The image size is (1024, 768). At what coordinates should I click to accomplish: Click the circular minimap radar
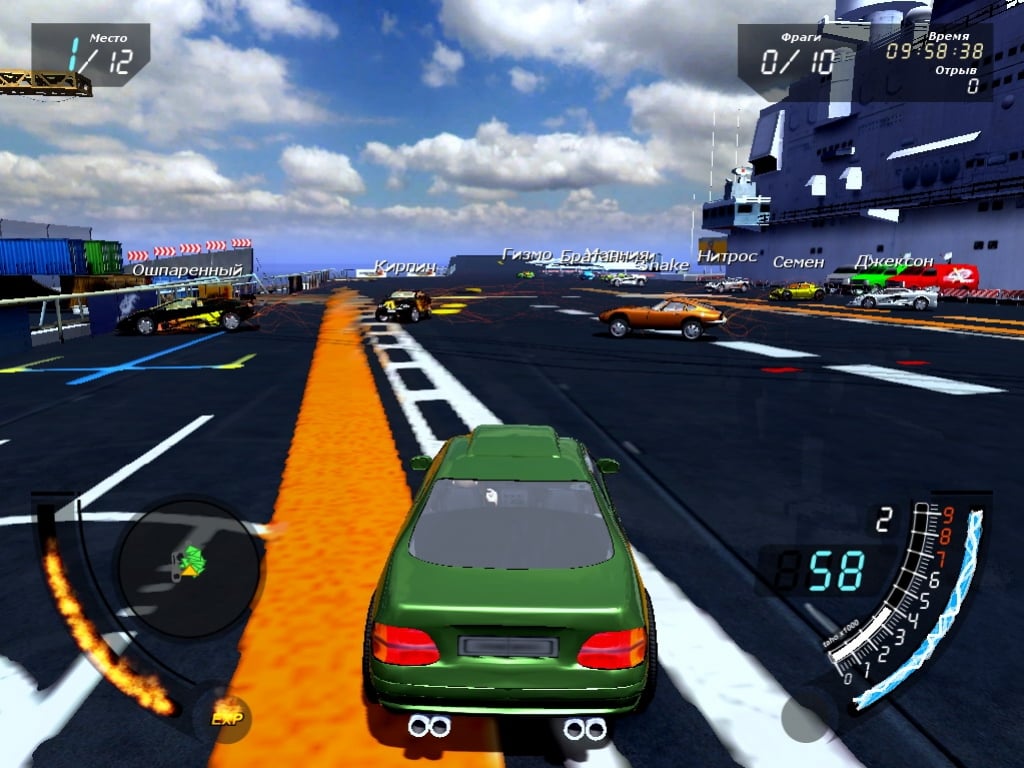(188, 568)
